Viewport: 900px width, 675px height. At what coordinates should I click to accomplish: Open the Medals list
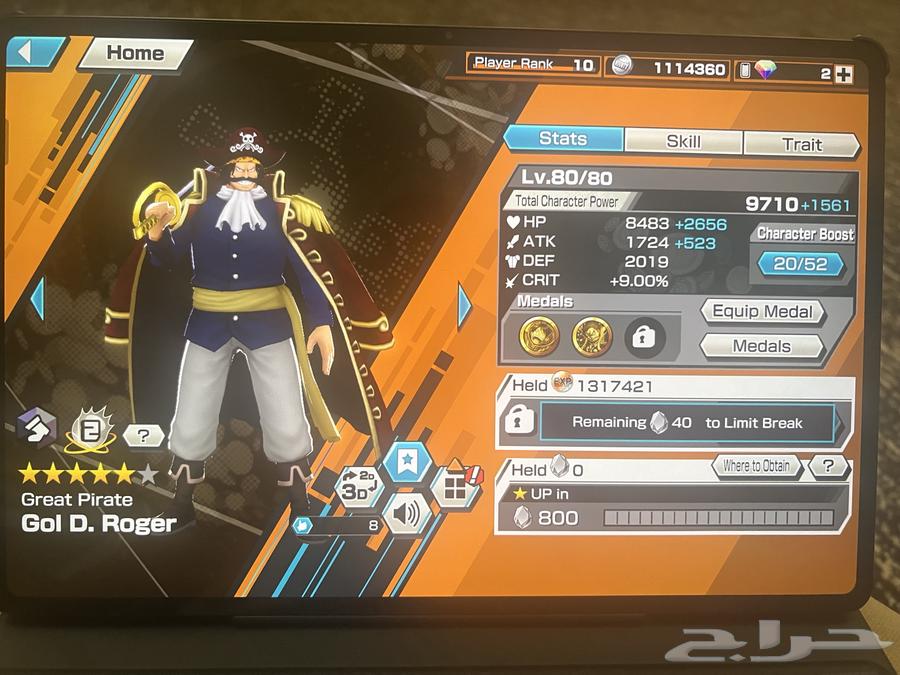(x=762, y=346)
